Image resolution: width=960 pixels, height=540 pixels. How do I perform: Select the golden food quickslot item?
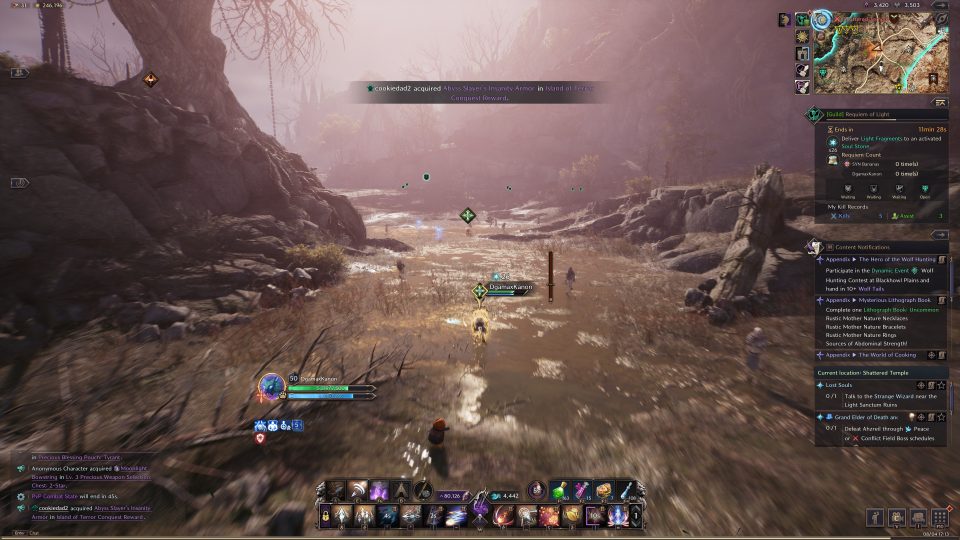tap(603, 490)
